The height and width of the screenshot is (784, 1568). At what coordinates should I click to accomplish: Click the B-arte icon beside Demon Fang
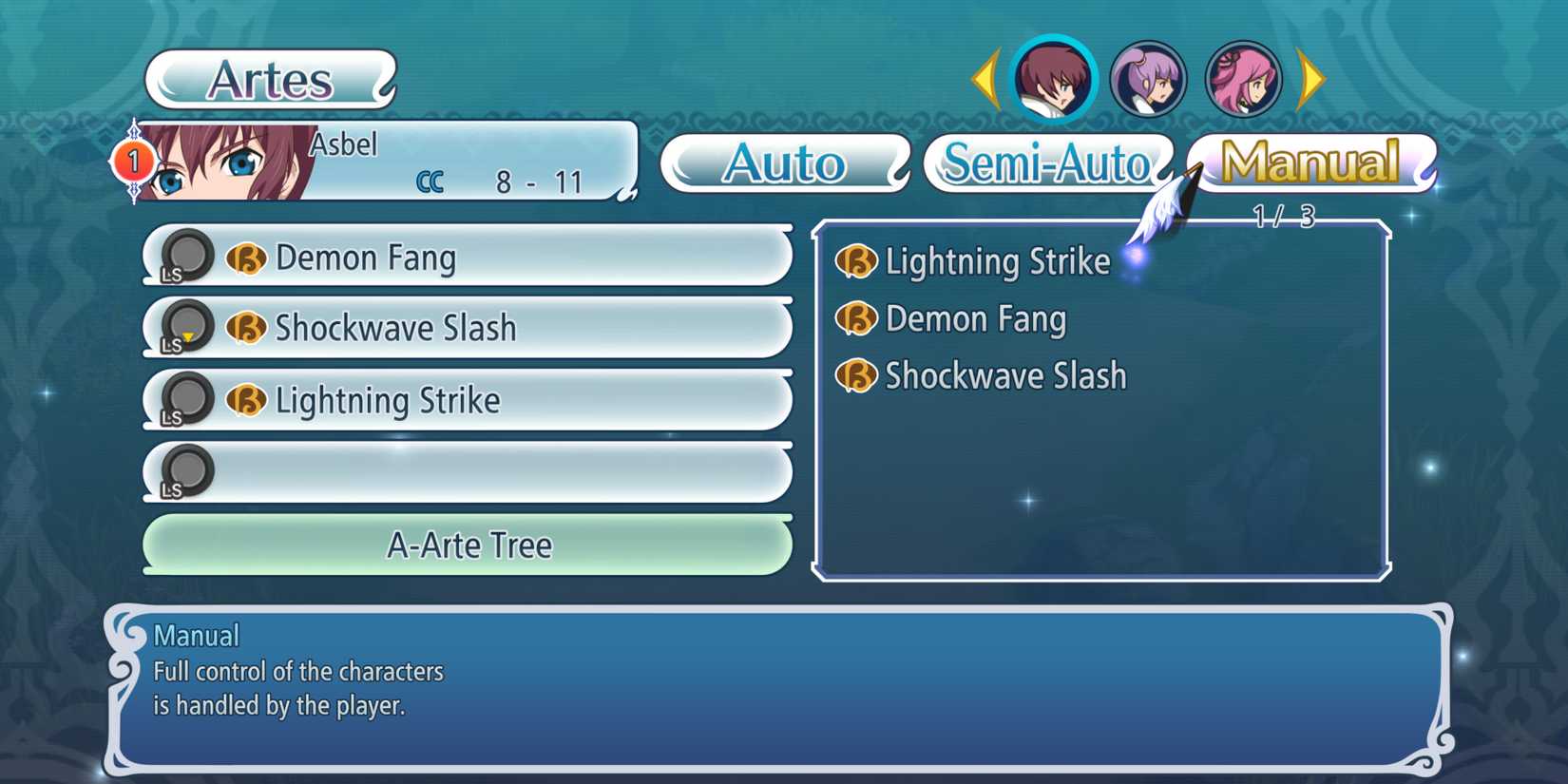[x=245, y=257]
